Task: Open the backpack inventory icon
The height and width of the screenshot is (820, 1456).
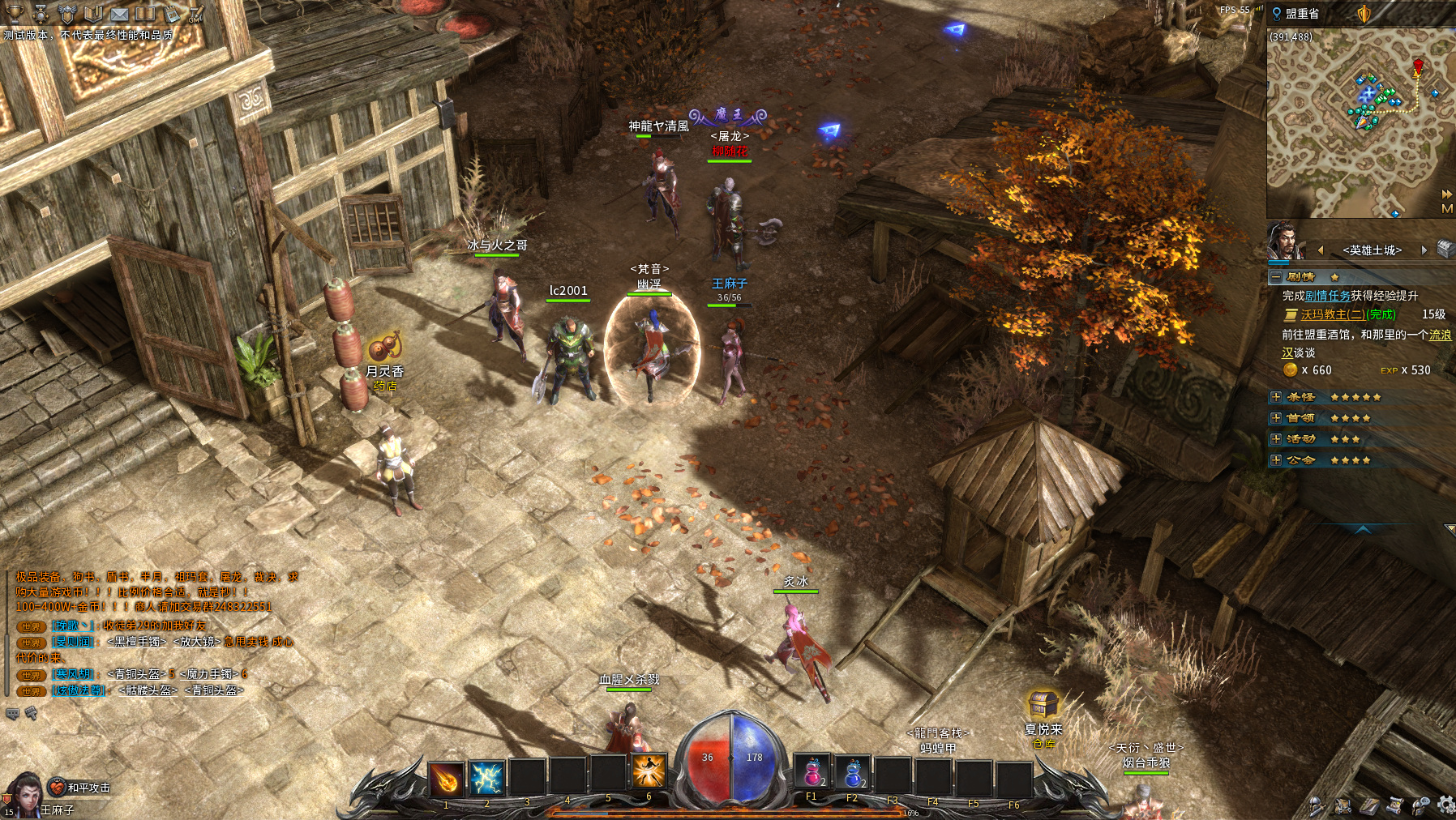Action: pos(1343,805)
